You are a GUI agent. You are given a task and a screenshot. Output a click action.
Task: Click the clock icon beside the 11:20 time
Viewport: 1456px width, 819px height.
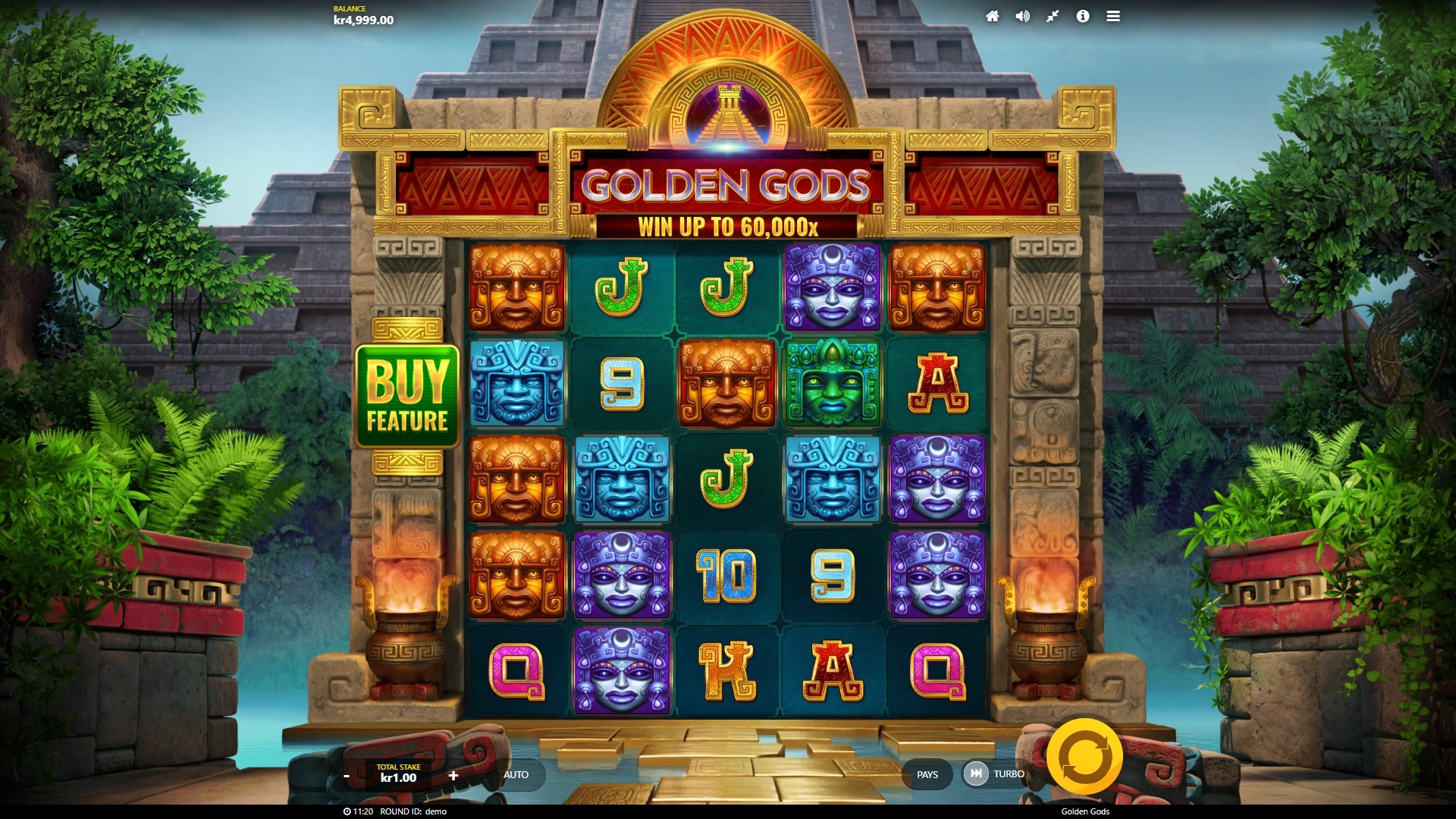click(x=348, y=811)
